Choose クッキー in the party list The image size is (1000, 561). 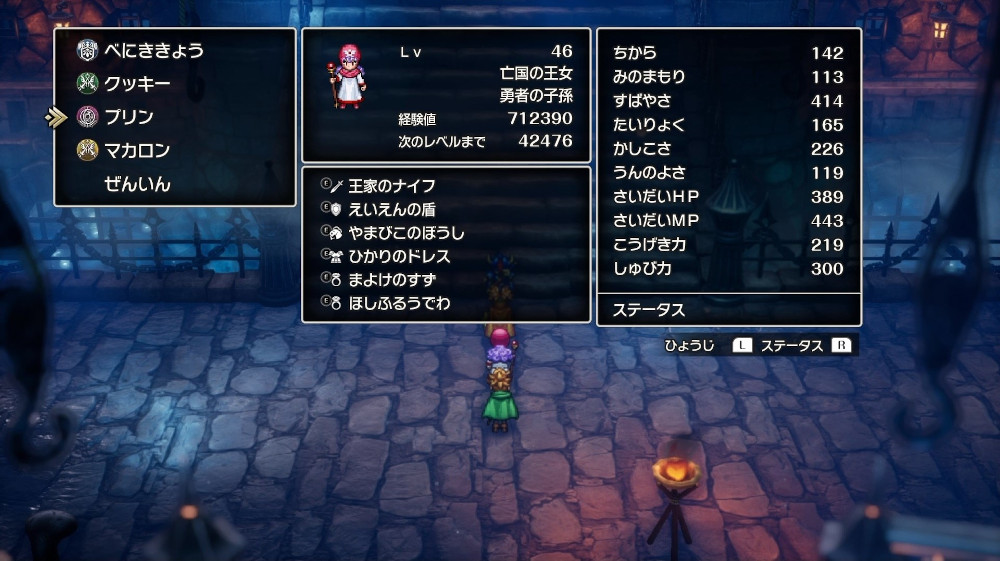coord(137,84)
